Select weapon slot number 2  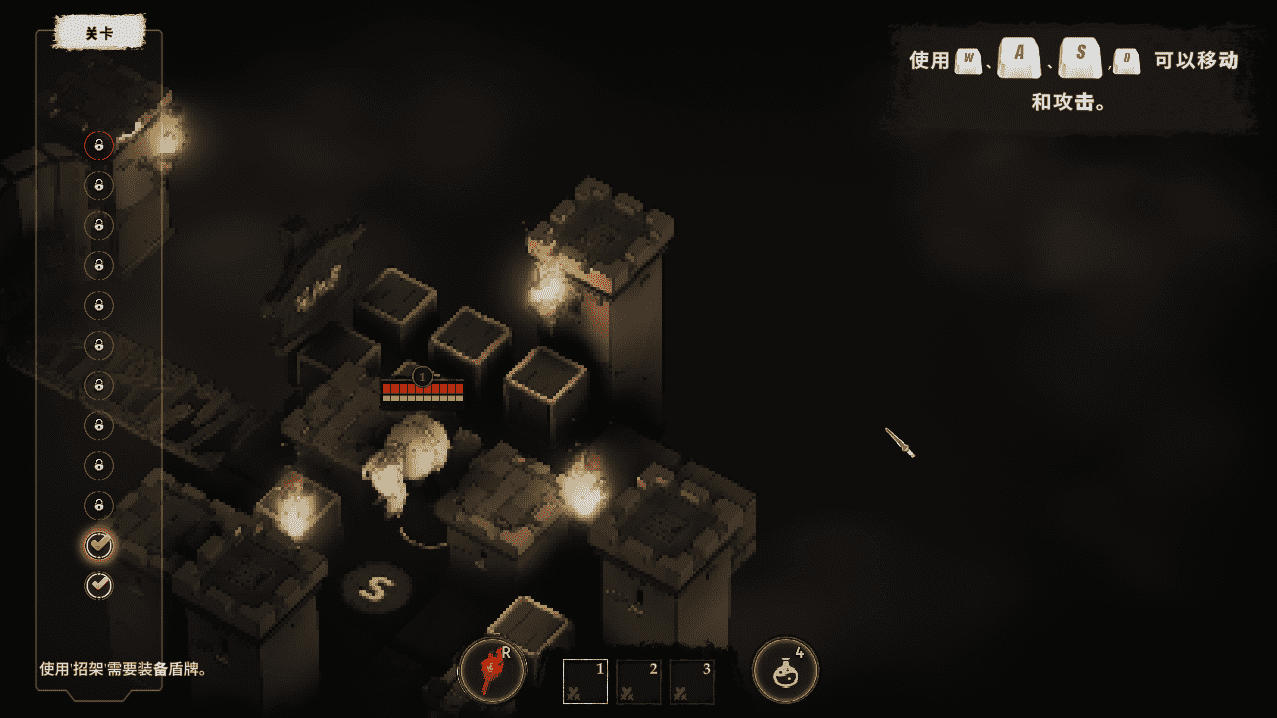coord(639,681)
